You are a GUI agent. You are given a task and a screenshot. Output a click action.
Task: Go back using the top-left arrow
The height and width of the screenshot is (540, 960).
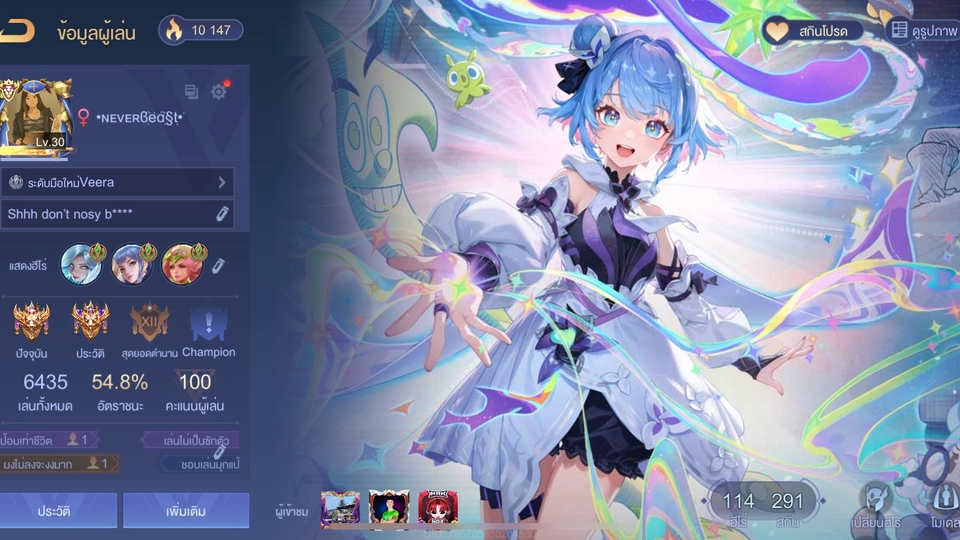pos(17,31)
